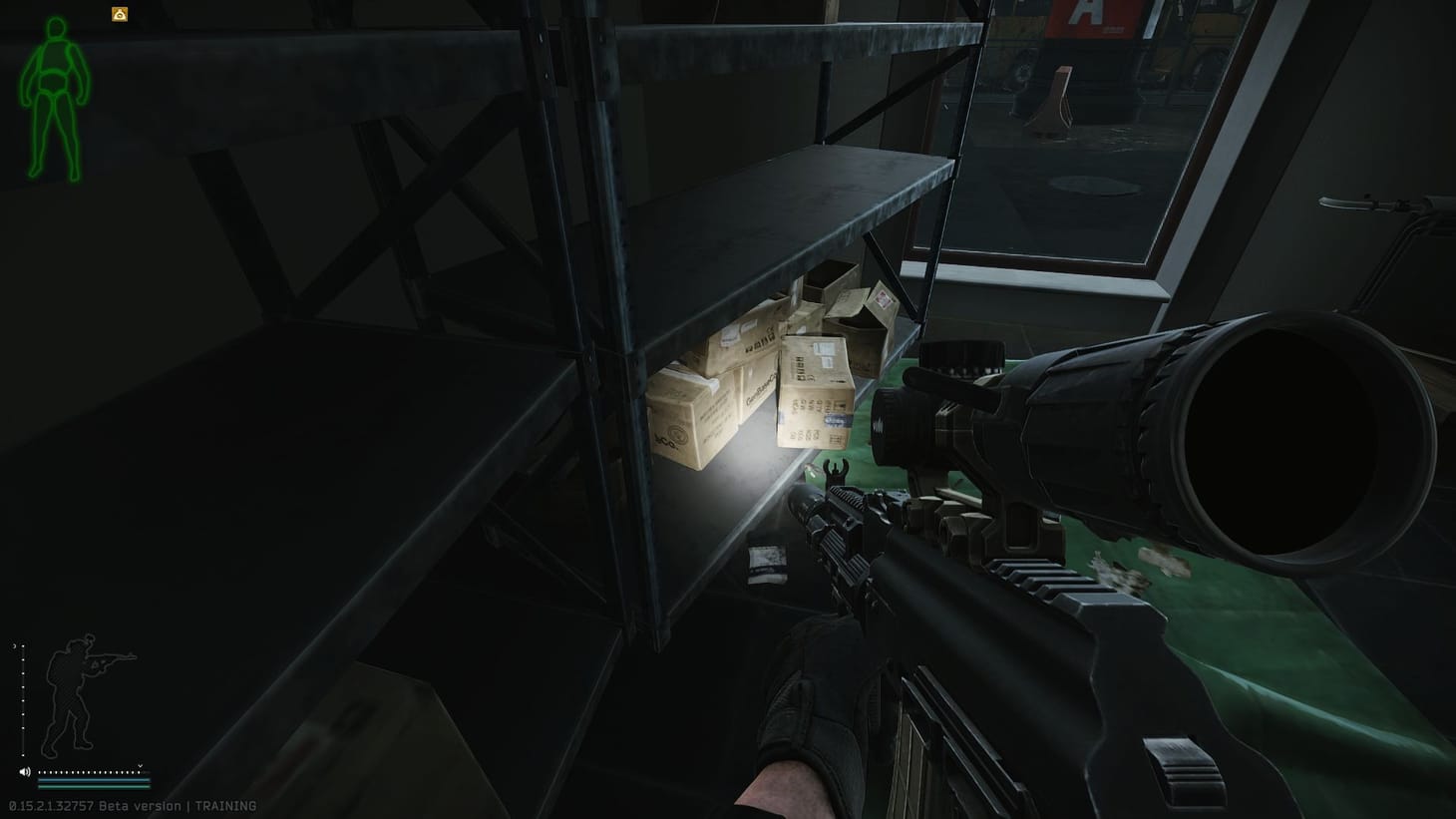Select the yellow status effect icon
The image size is (1456, 819).
coord(118,13)
